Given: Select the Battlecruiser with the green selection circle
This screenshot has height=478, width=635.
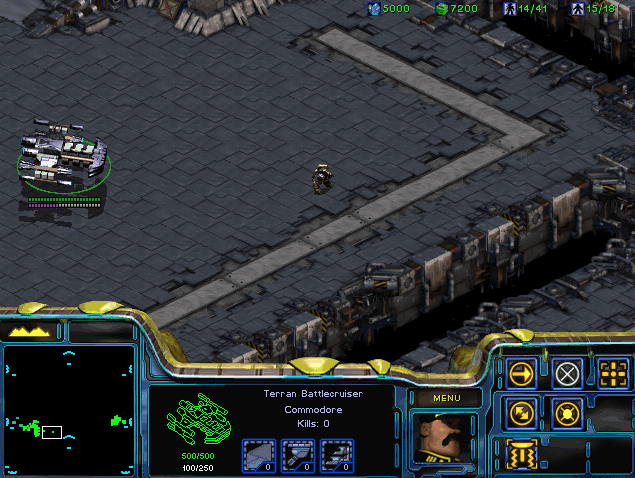Looking at the screenshot, I should tap(63, 157).
